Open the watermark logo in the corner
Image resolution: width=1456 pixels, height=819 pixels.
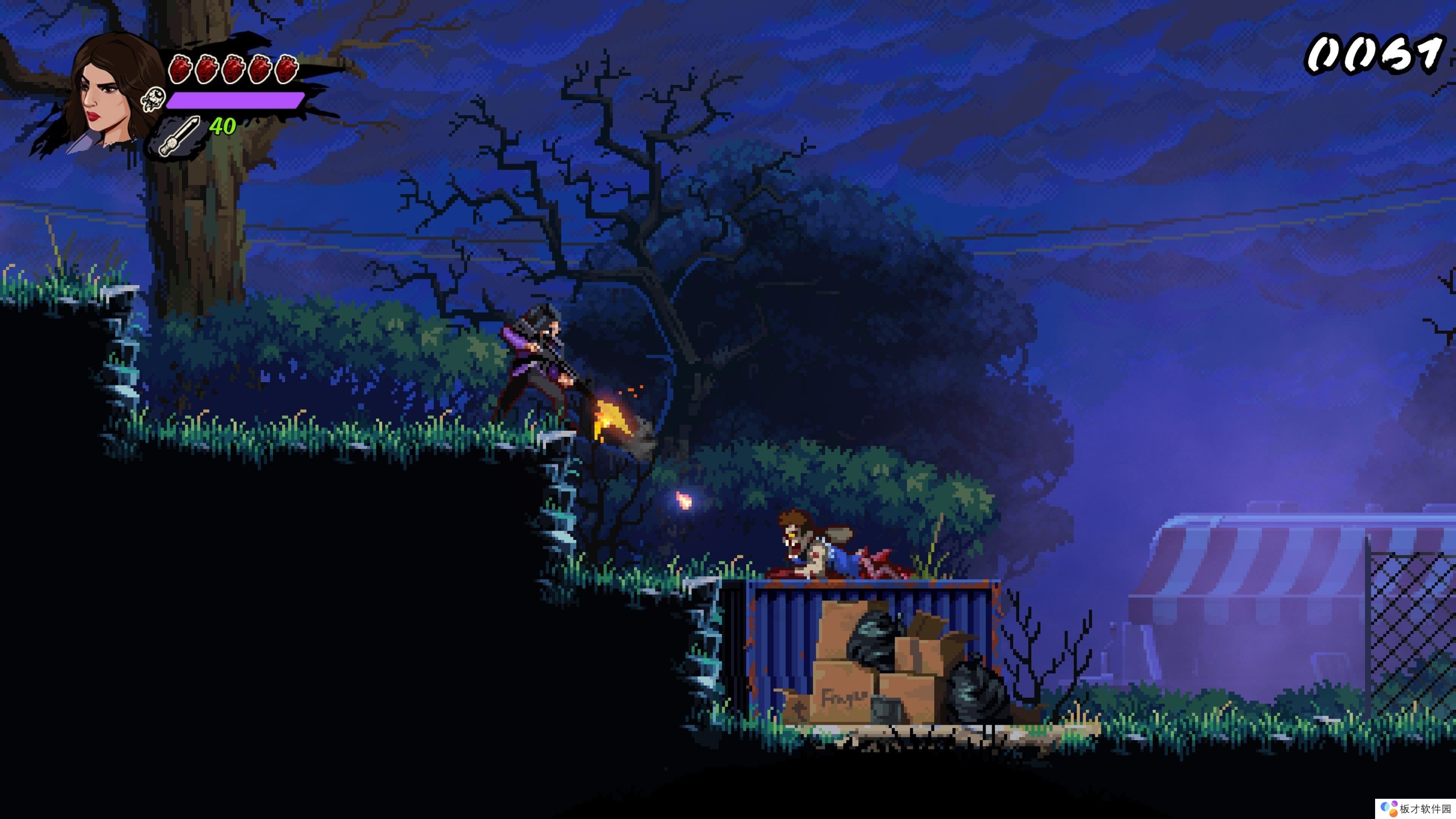1390,808
